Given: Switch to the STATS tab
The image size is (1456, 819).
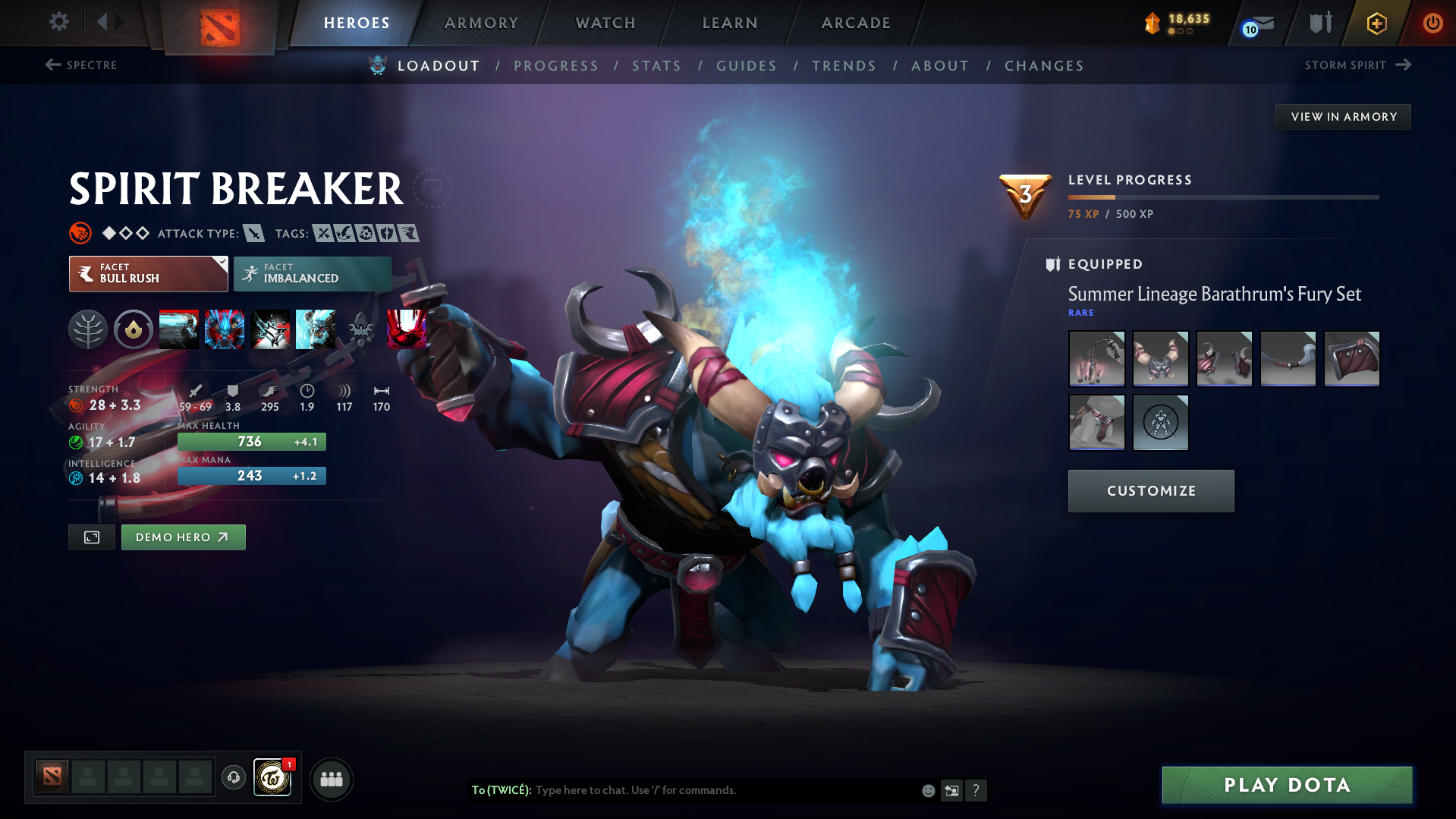Looking at the screenshot, I should (x=656, y=66).
